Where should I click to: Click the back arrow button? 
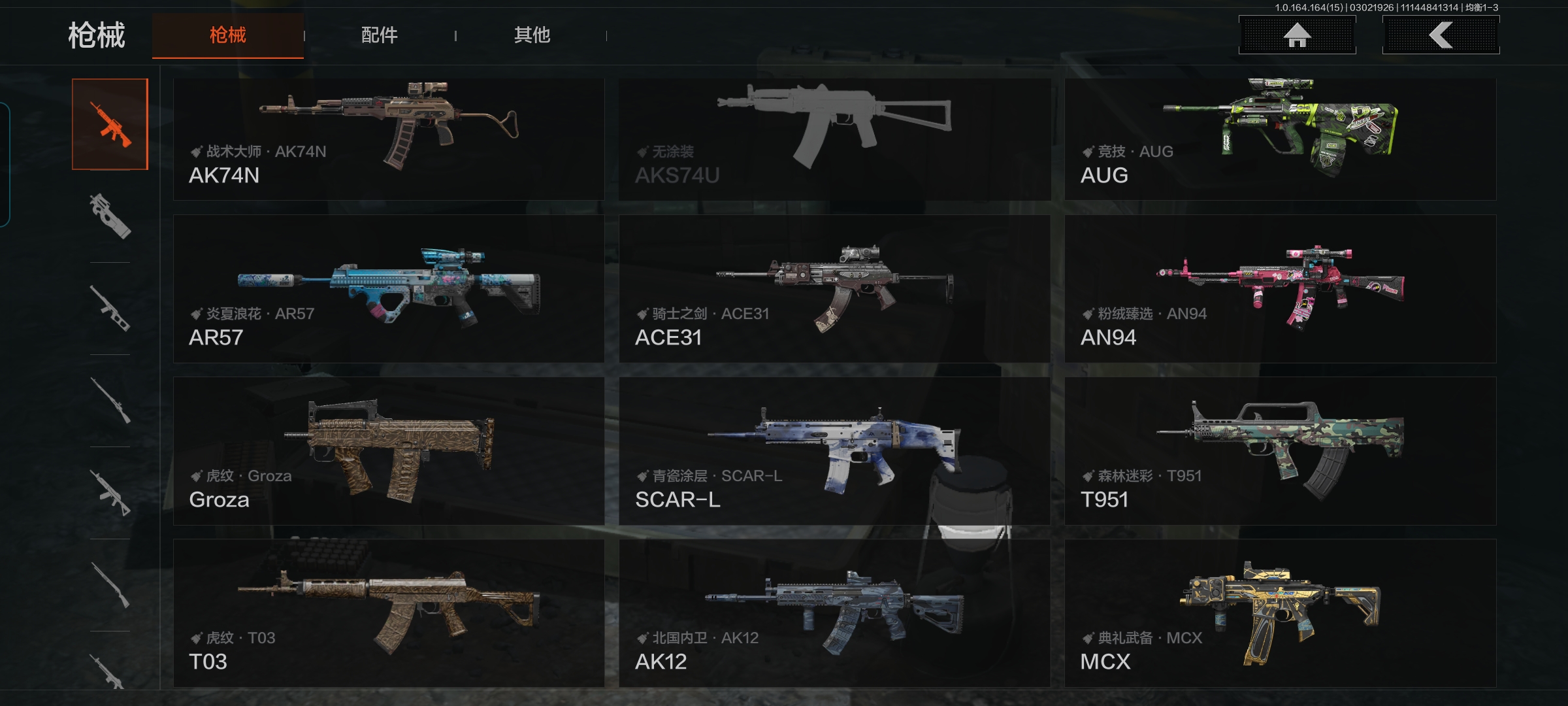click(x=1441, y=35)
